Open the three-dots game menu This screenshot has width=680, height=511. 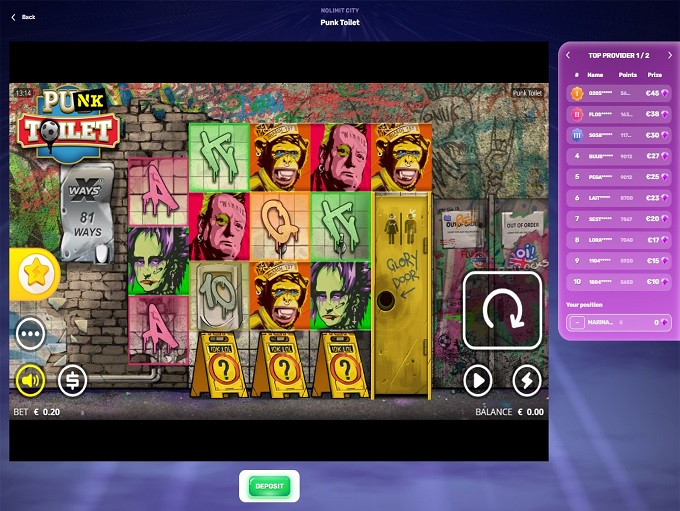point(30,333)
